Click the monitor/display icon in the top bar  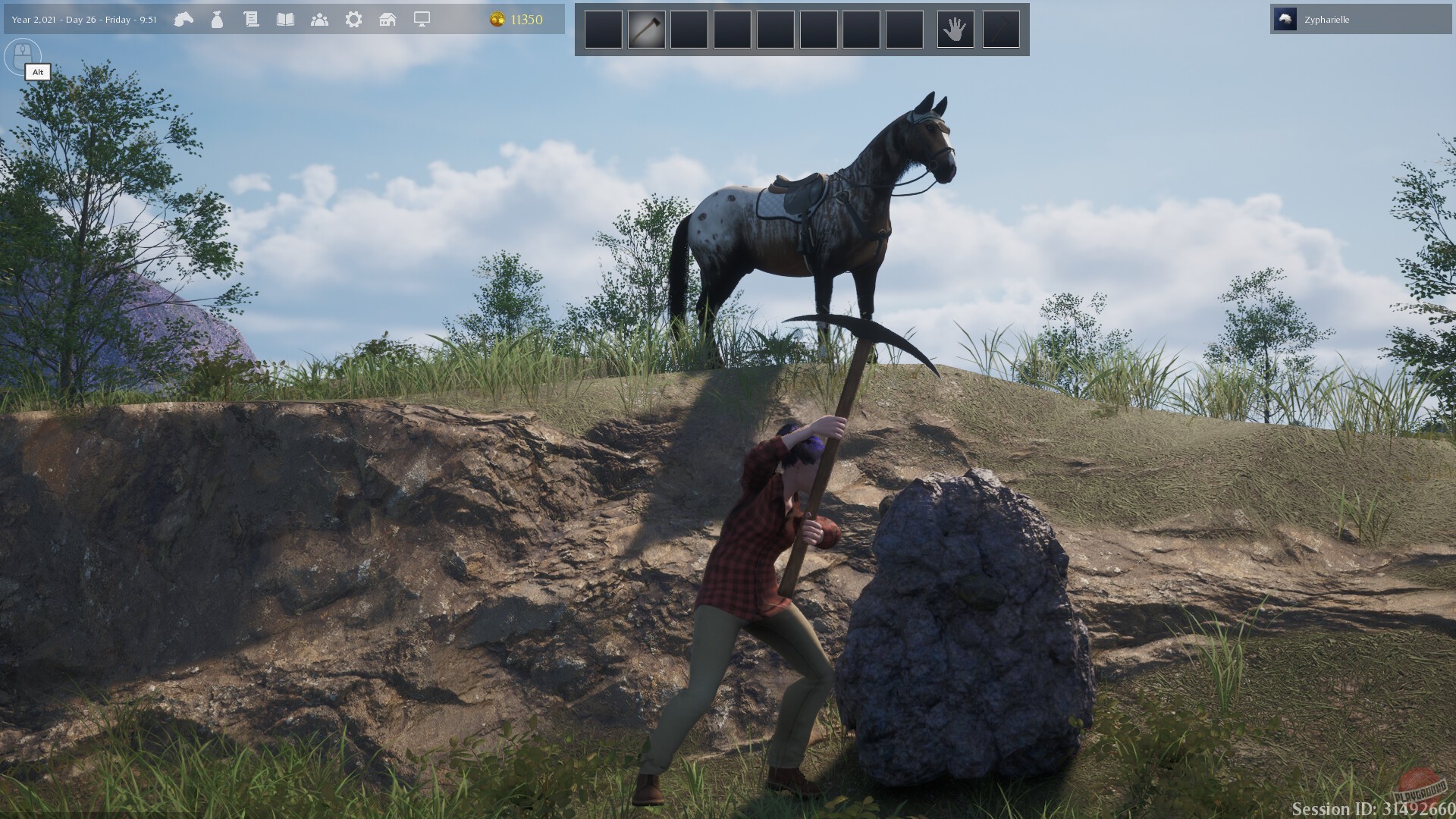click(x=422, y=20)
